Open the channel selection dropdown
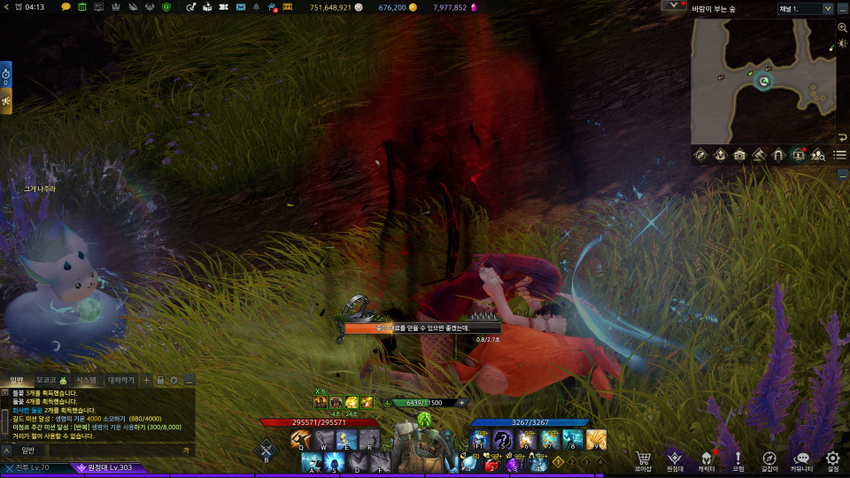This screenshot has height=478, width=850. [x=805, y=8]
